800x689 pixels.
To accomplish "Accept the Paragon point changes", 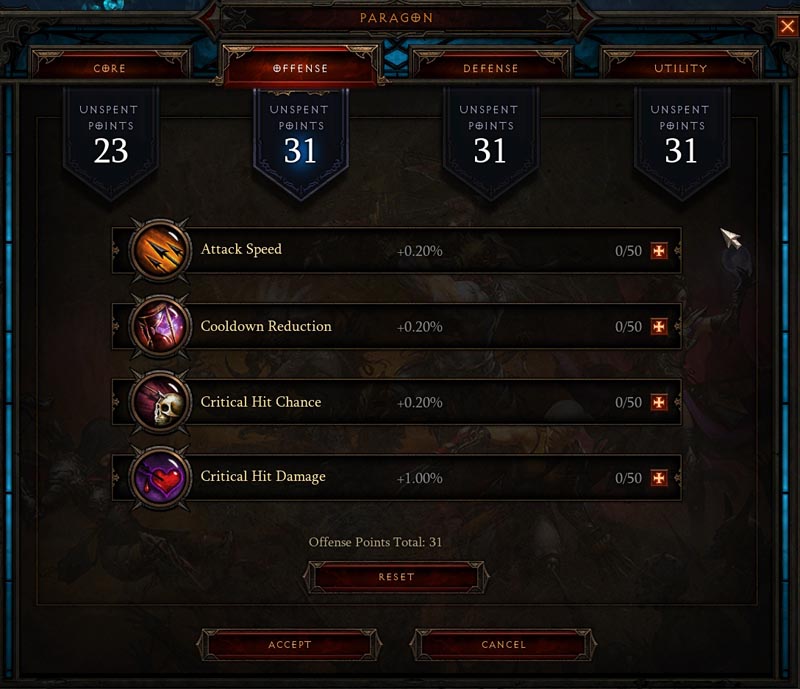I will click(x=290, y=645).
